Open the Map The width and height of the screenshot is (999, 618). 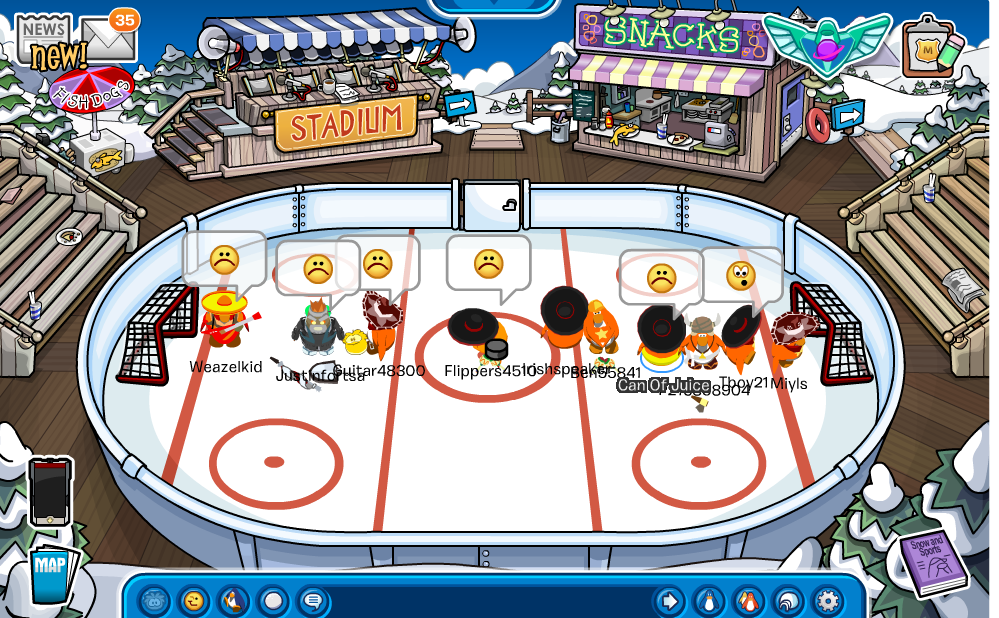pyautogui.click(x=50, y=573)
